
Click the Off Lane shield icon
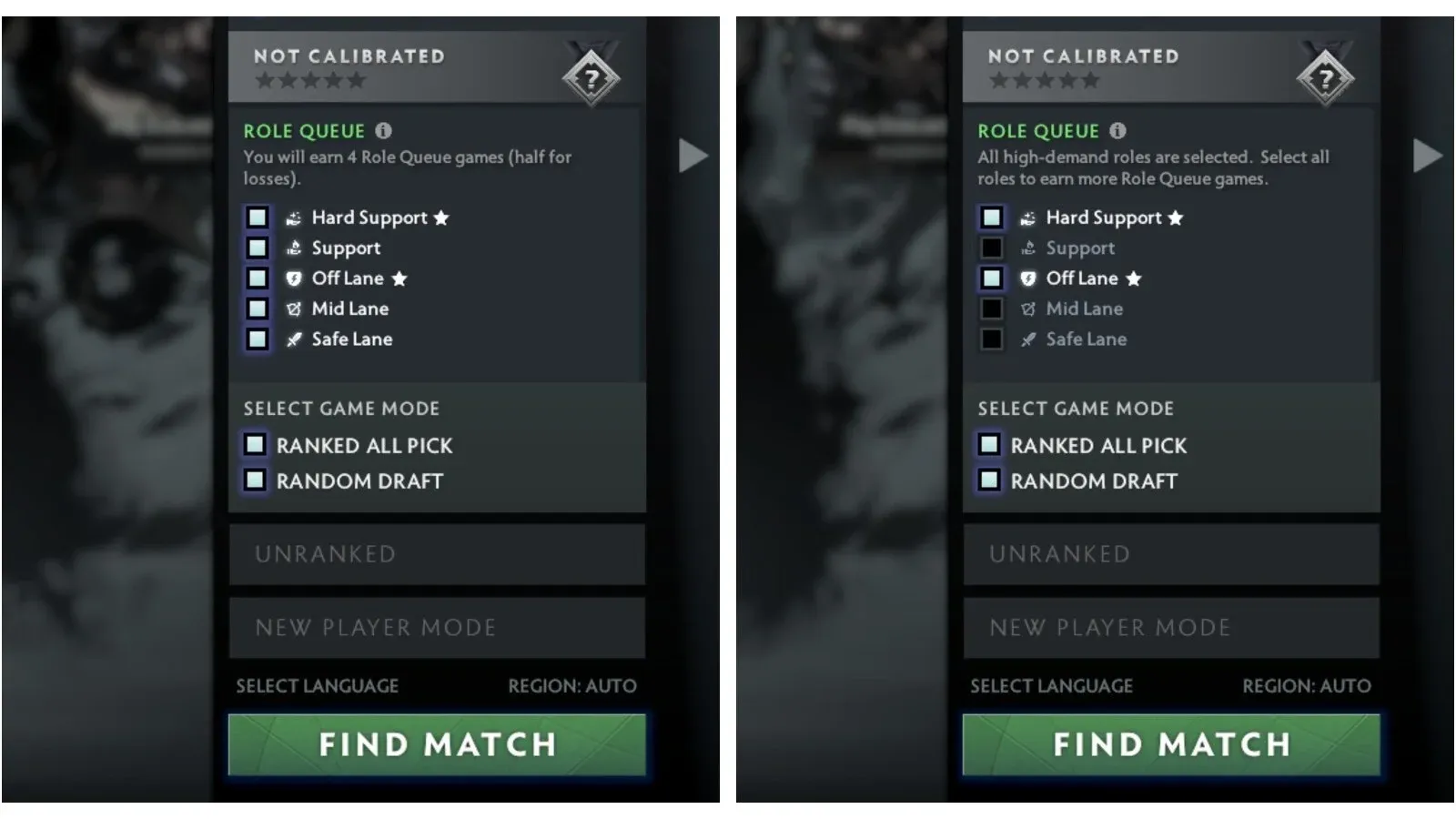(291, 278)
